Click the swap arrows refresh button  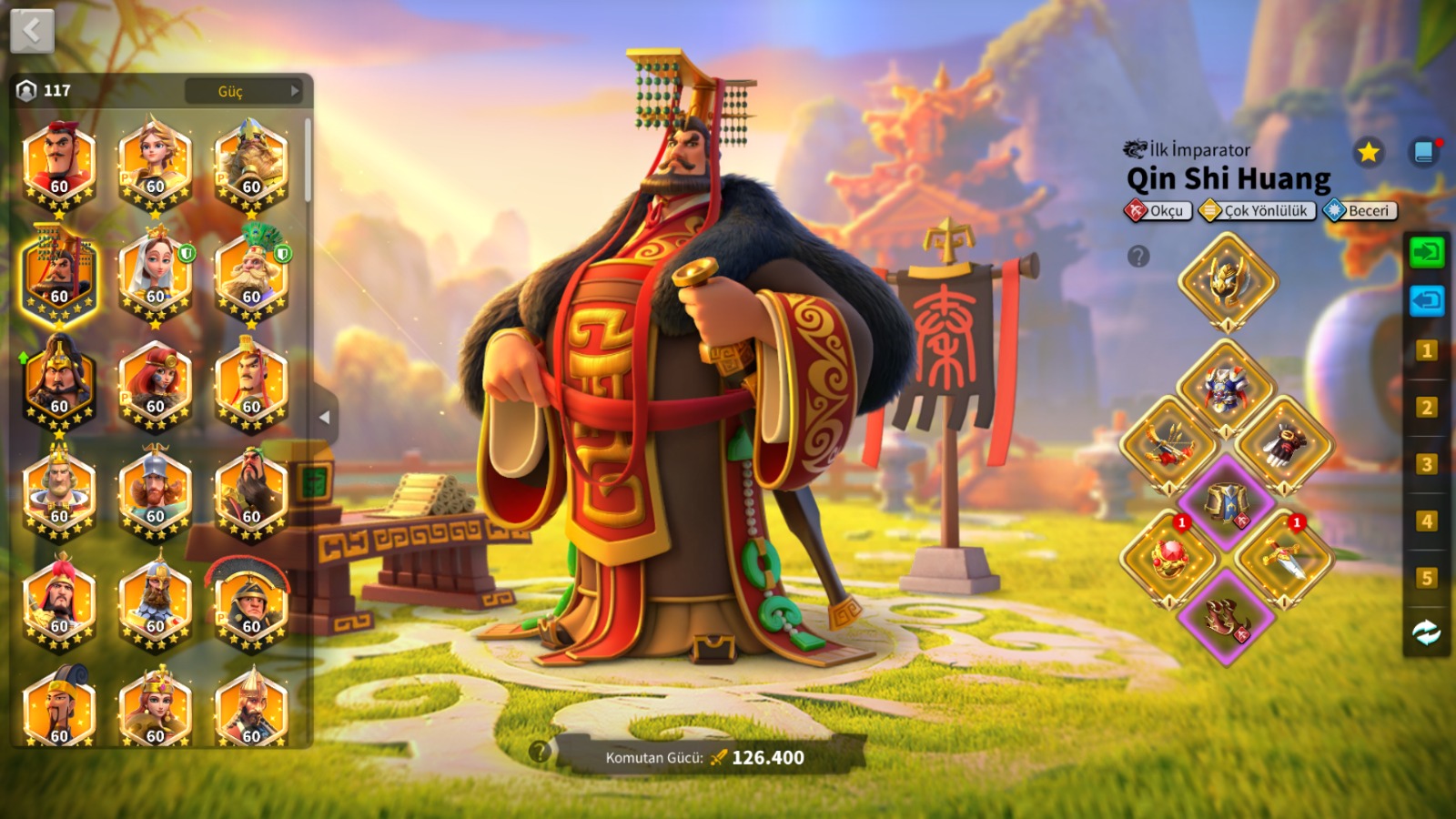click(1426, 632)
